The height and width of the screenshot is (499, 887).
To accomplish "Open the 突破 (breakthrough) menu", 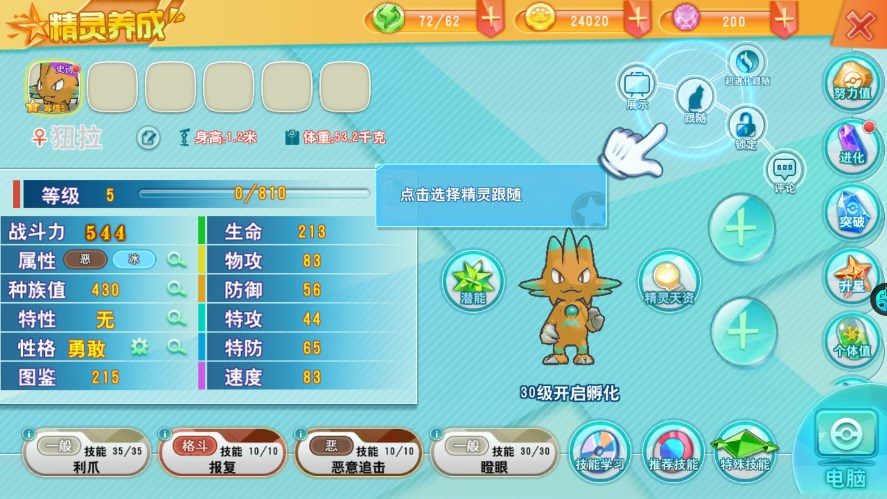I will (851, 210).
